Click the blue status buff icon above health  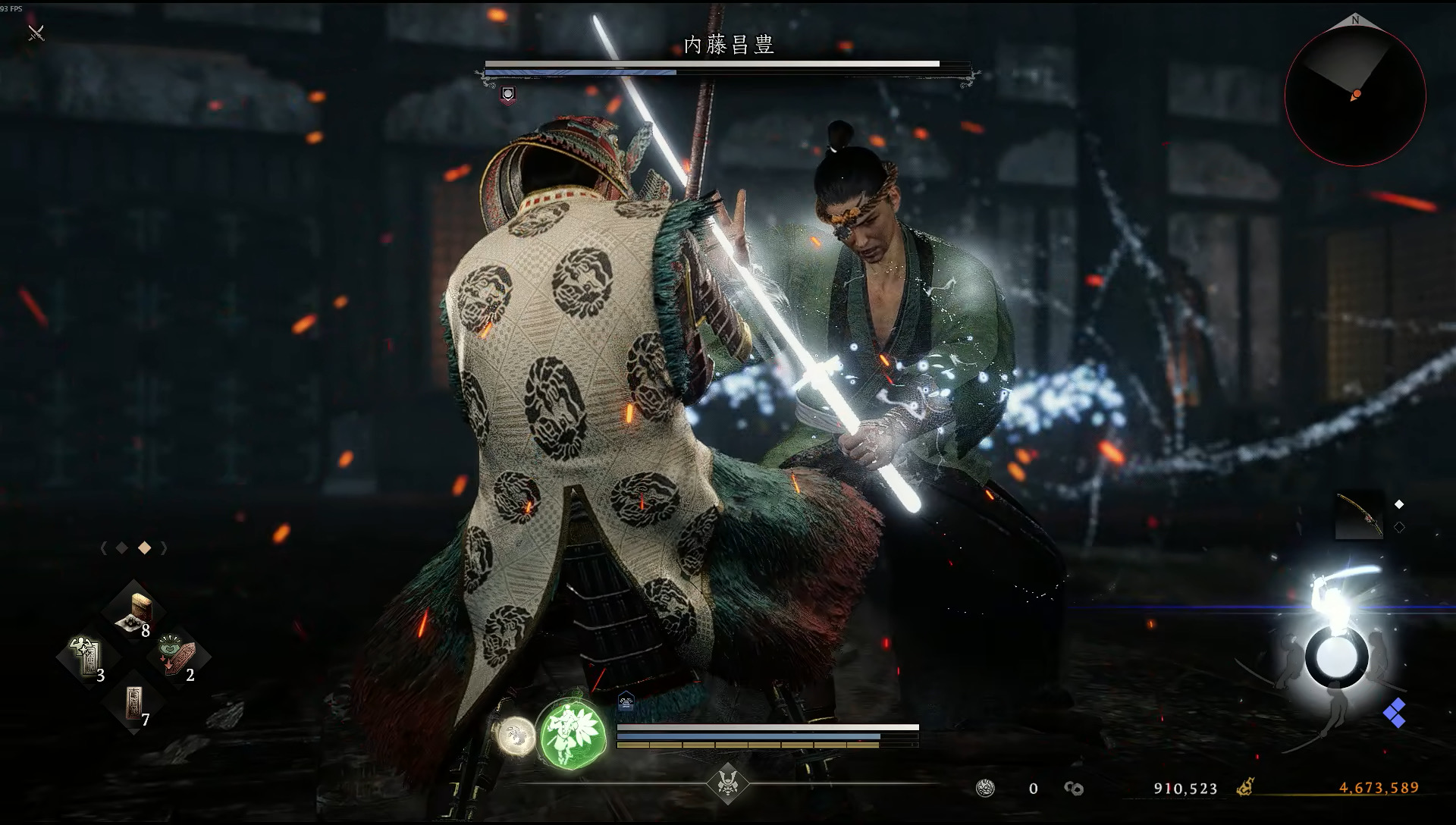(x=626, y=702)
